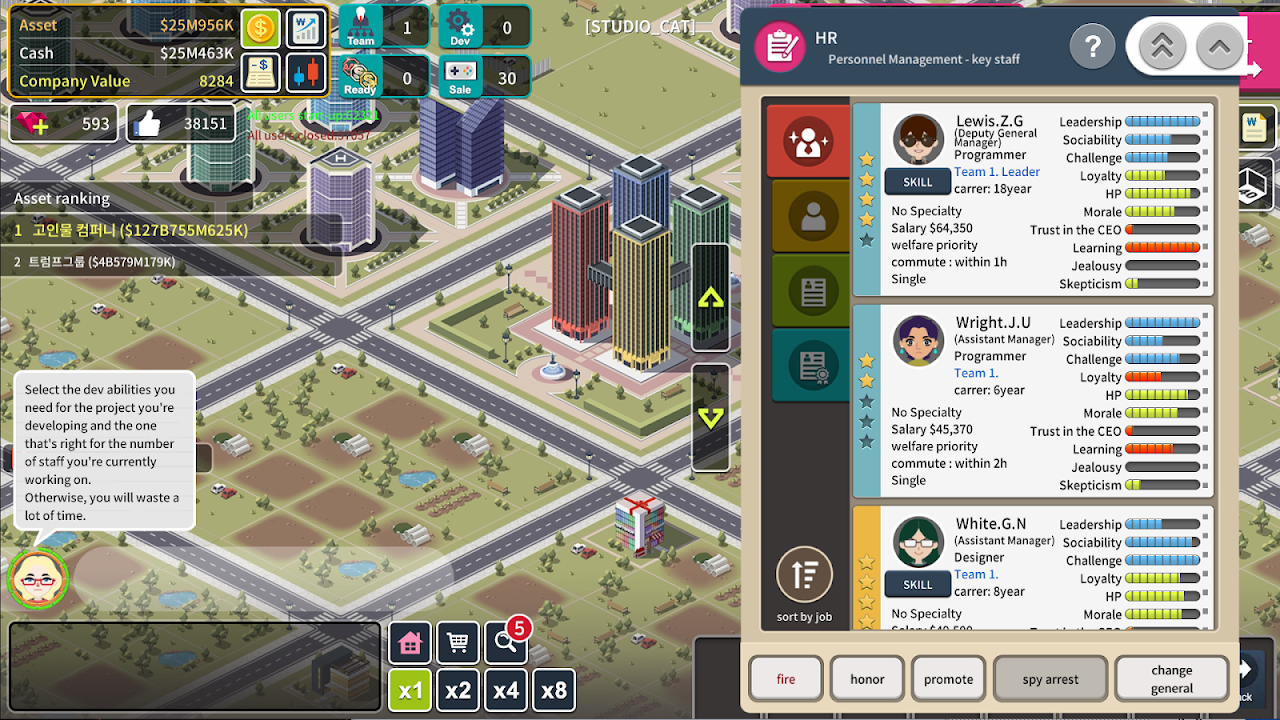Open the magnifier search with 5 badge

[505, 643]
